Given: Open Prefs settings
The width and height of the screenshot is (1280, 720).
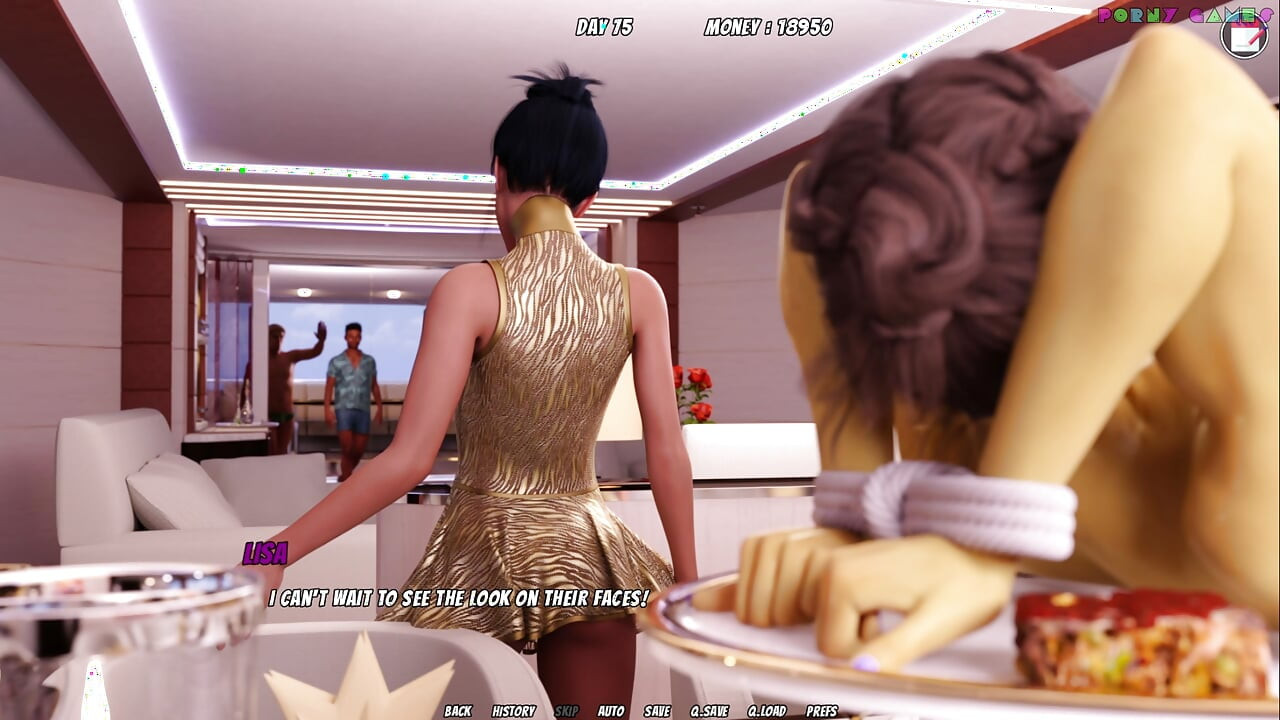Looking at the screenshot, I should pos(822,711).
